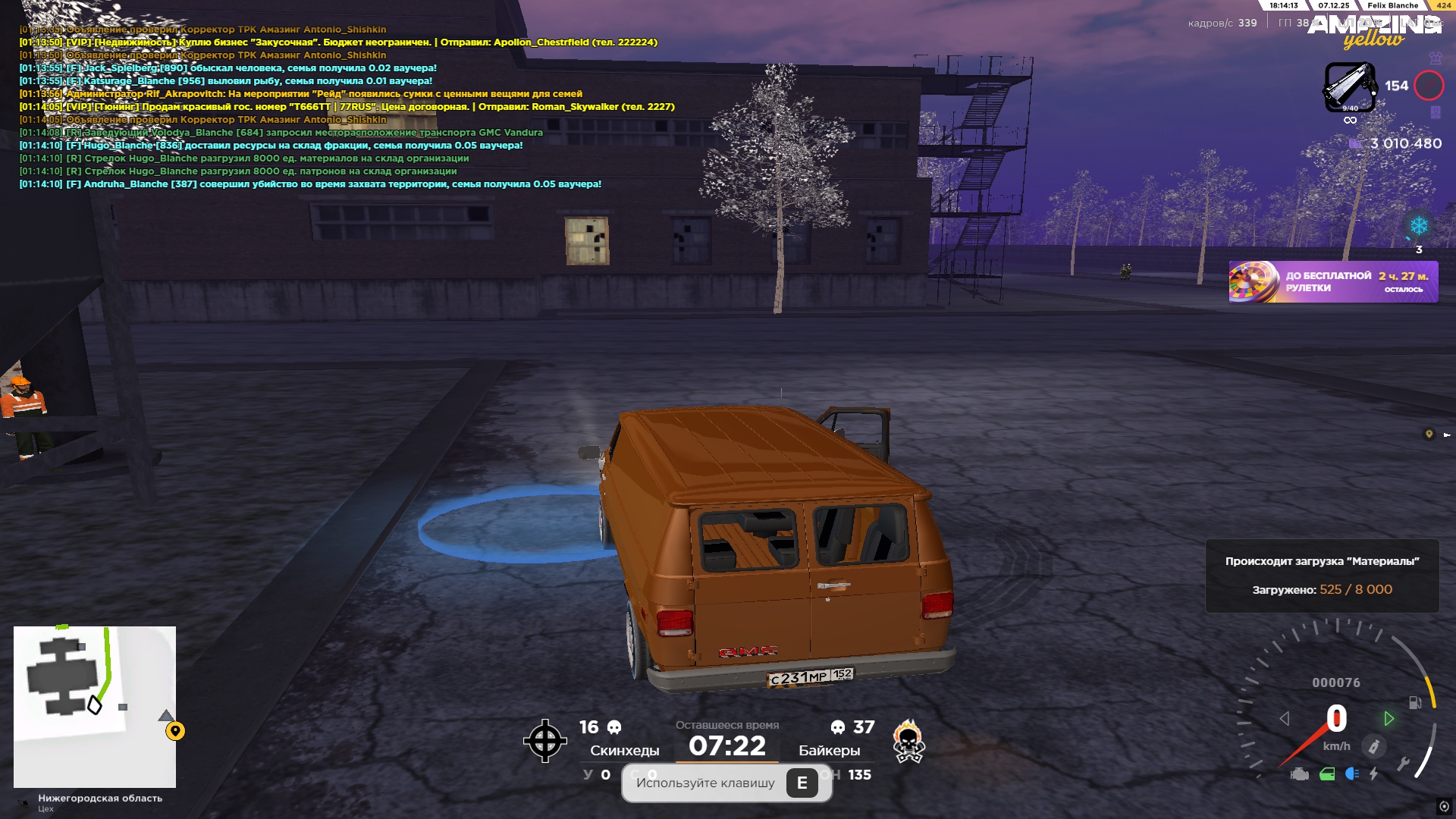Select the Desert Eagle weapon icon
Screen dimensions: 1456x819
[1350, 86]
